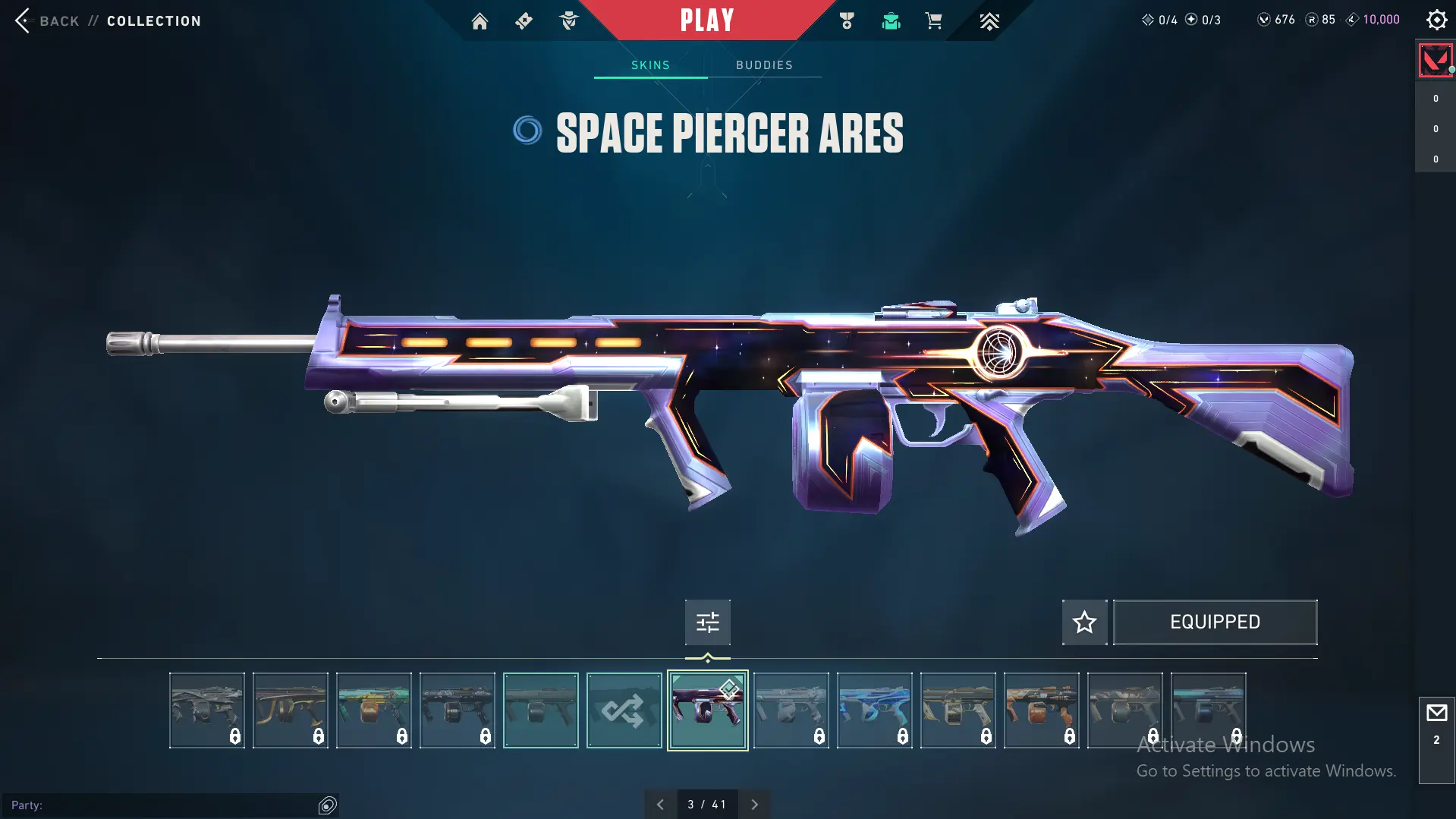Switch to the Buddies tab
1456x819 pixels.
[764, 65]
